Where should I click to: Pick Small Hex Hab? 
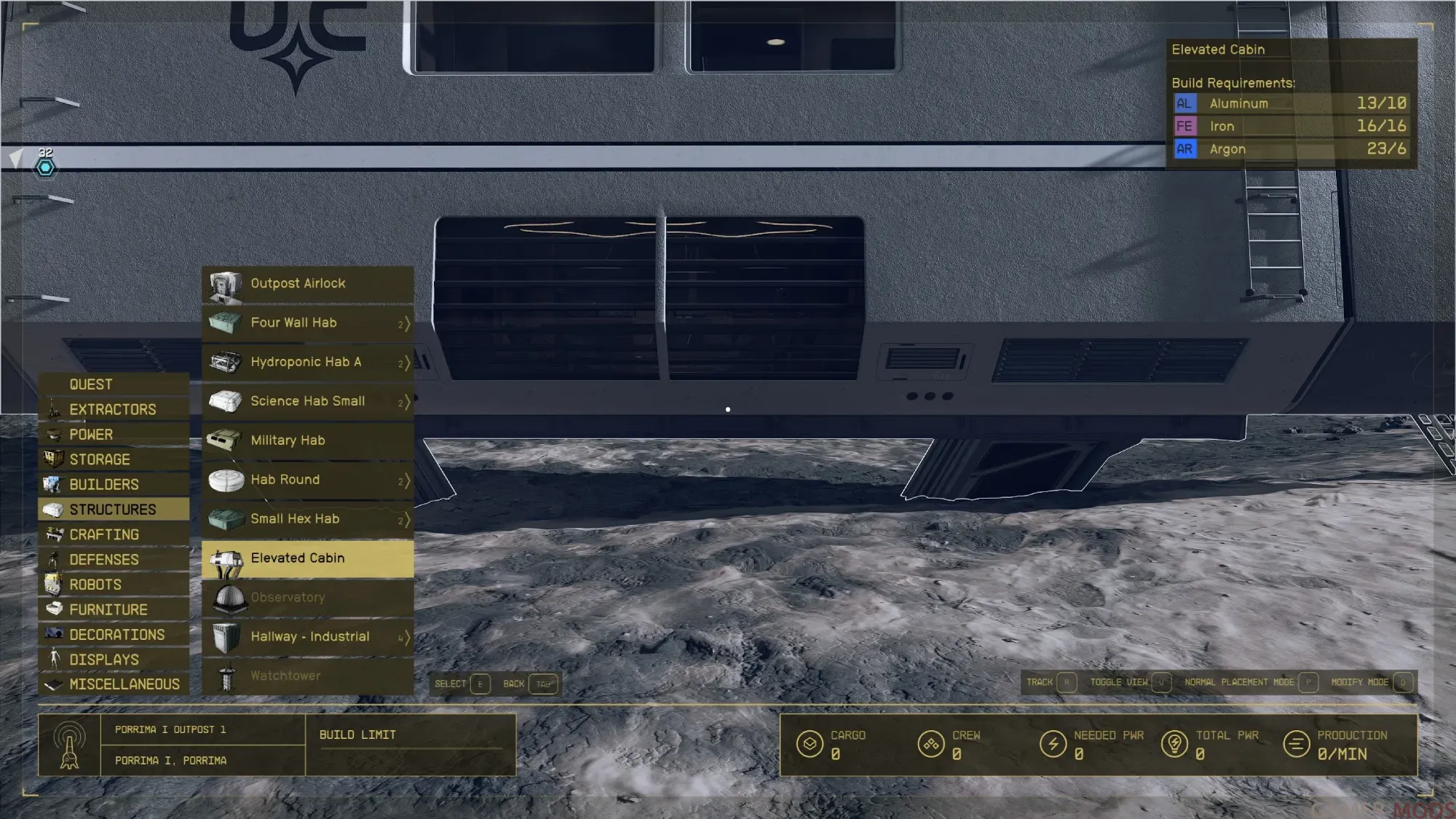(x=307, y=520)
